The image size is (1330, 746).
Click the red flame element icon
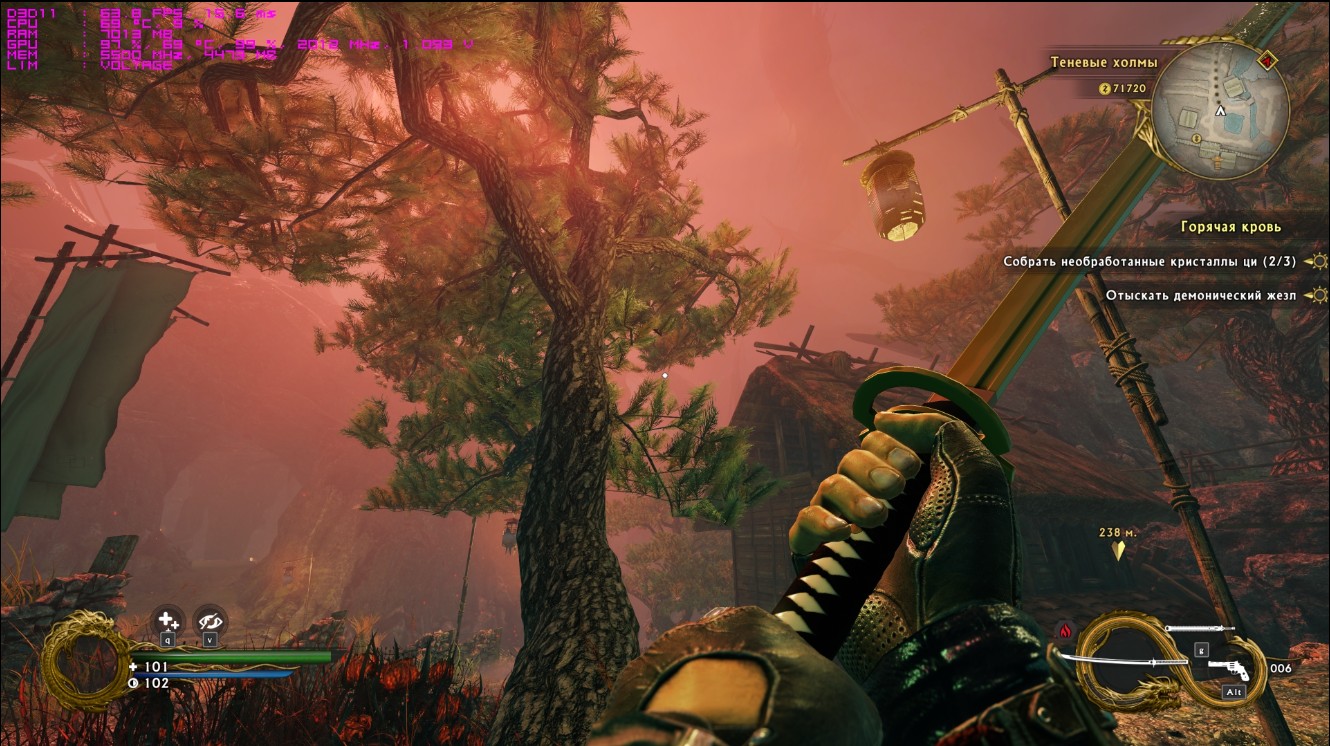1064,631
